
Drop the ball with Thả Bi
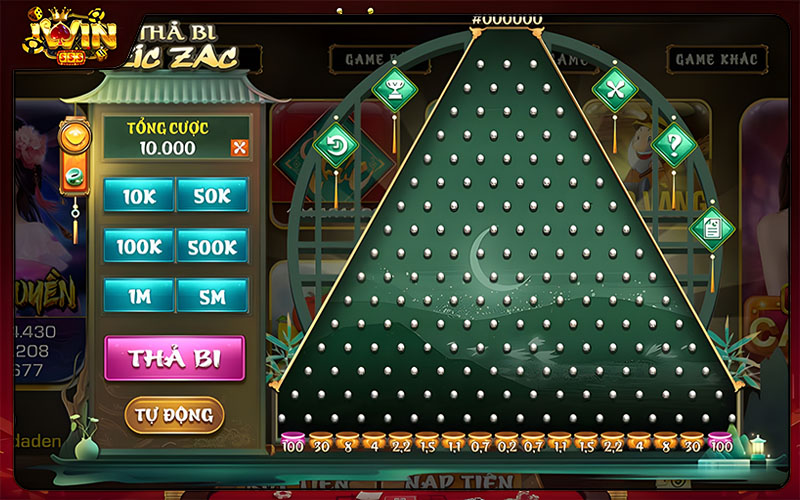tap(174, 358)
